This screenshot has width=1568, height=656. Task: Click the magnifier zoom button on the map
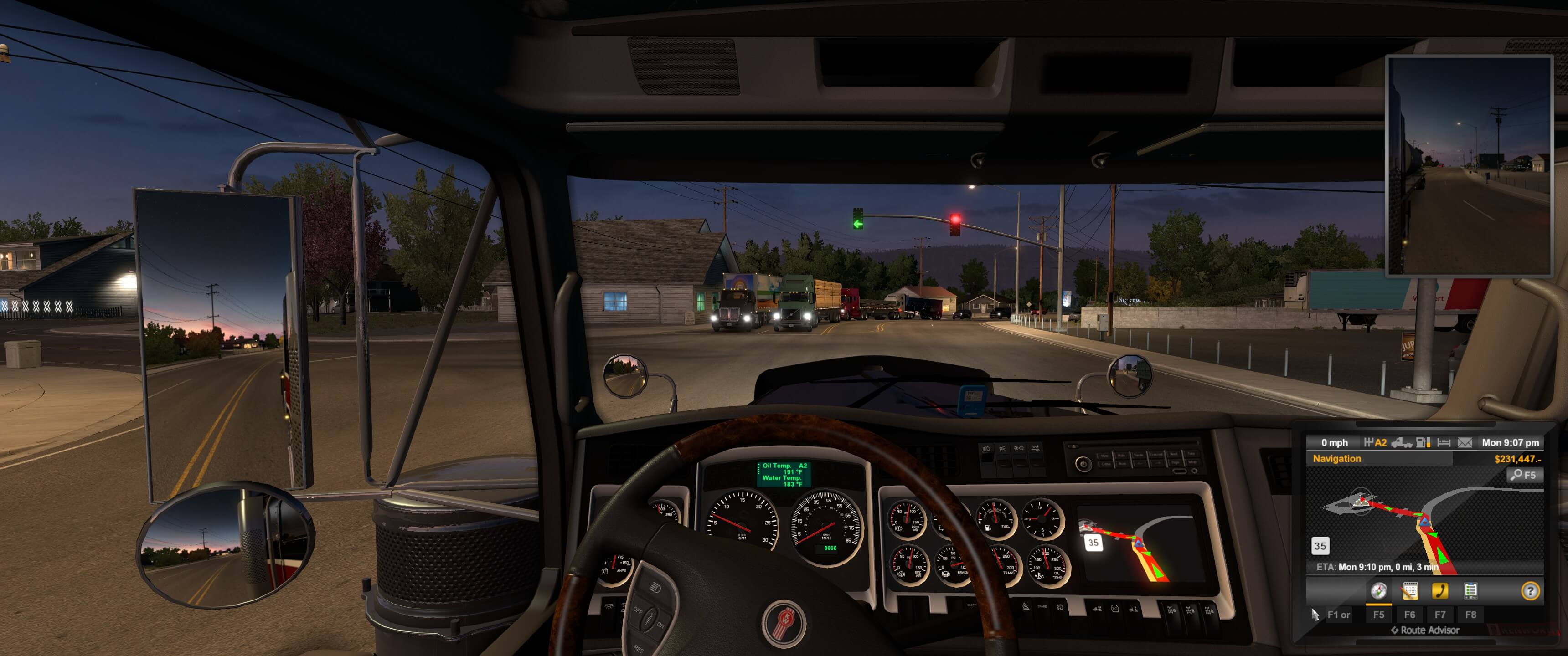coord(1524,475)
